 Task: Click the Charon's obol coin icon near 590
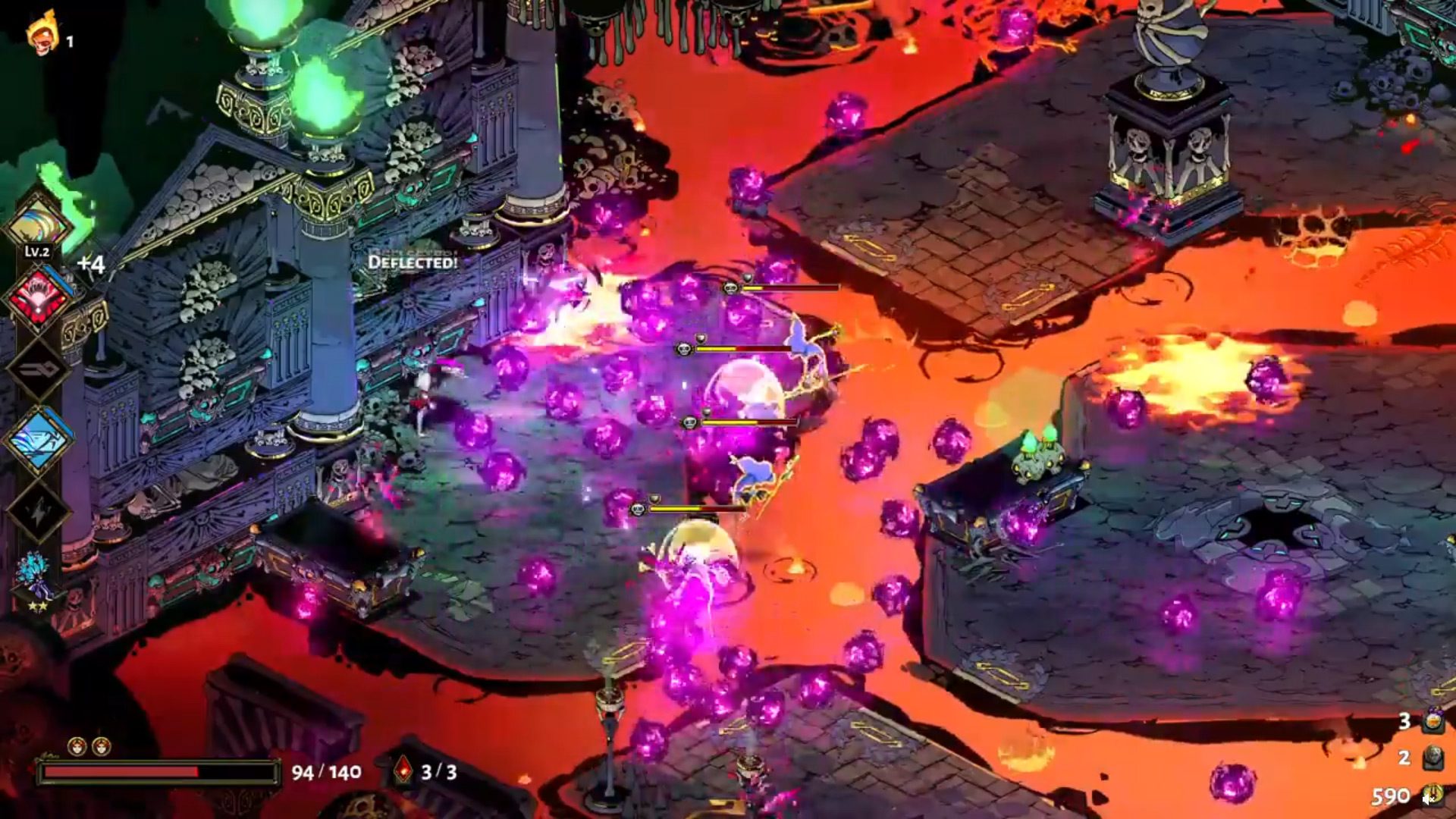[x=1432, y=792]
